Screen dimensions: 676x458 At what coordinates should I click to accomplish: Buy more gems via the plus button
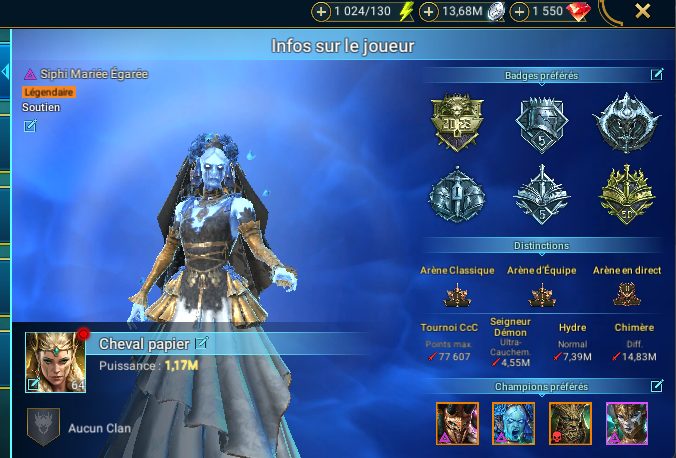pyautogui.click(x=519, y=12)
